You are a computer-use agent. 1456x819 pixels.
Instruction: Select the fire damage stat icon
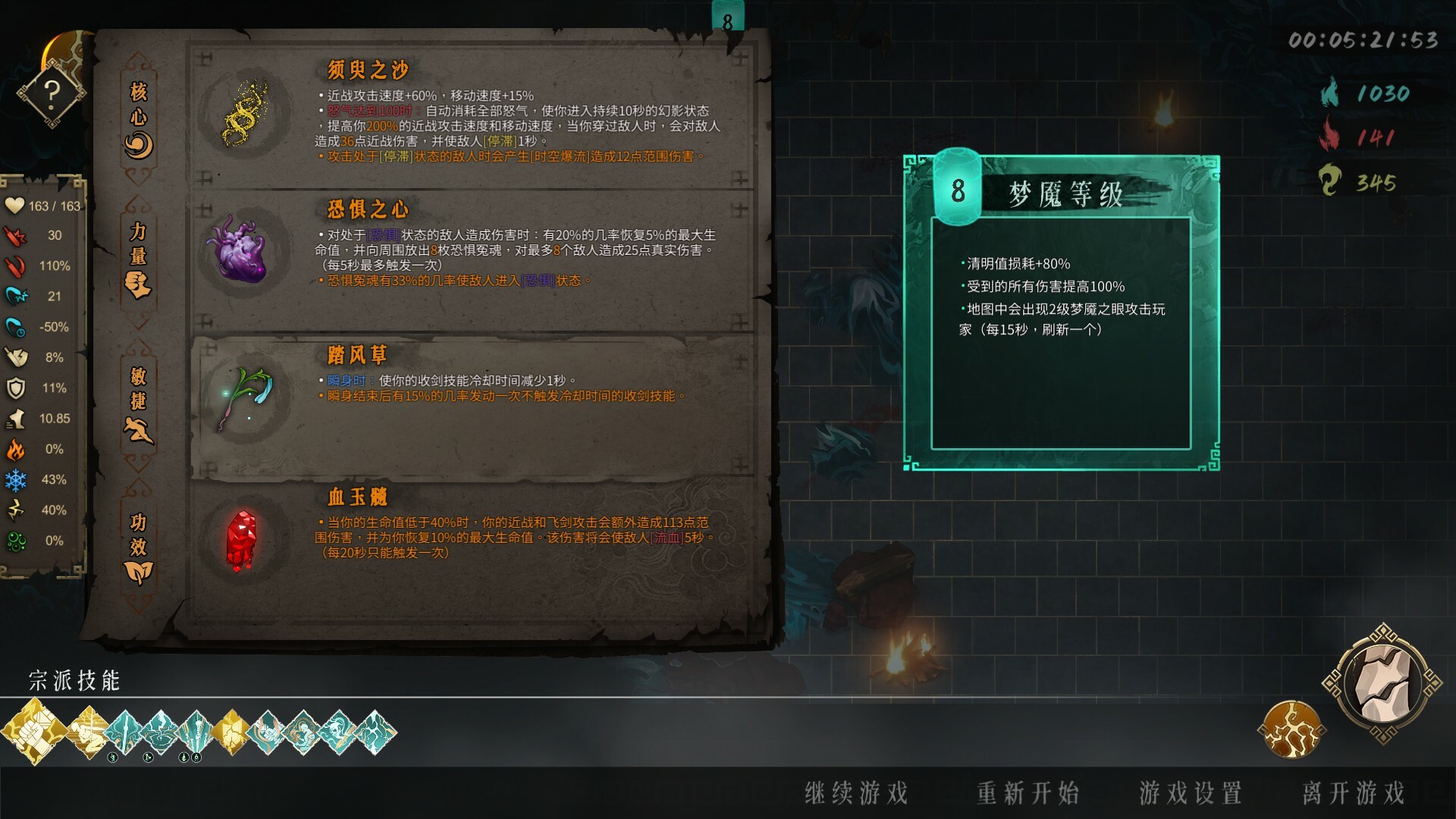pyautogui.click(x=17, y=449)
